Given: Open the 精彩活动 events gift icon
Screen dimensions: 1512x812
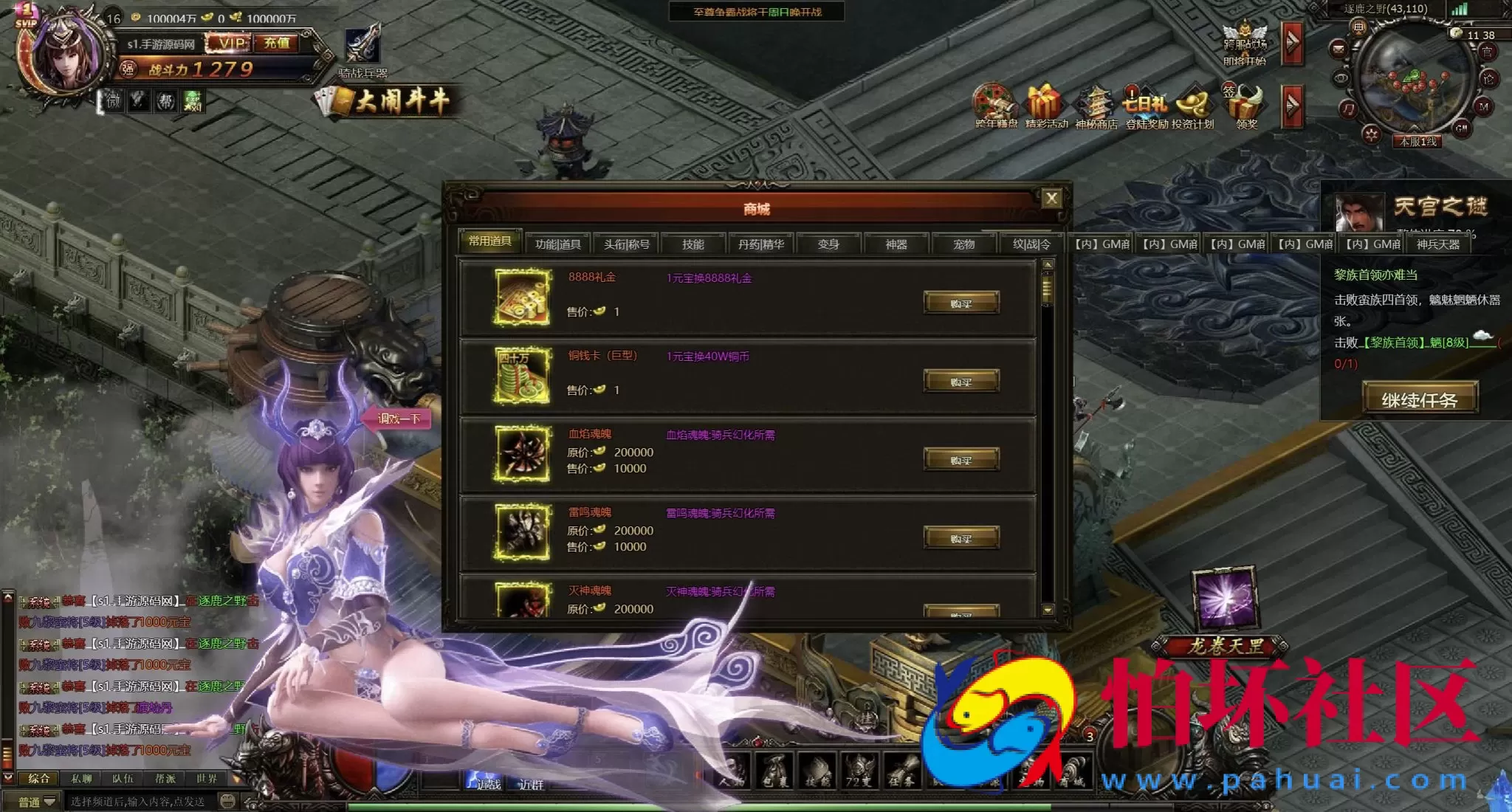Looking at the screenshot, I should 1045,107.
